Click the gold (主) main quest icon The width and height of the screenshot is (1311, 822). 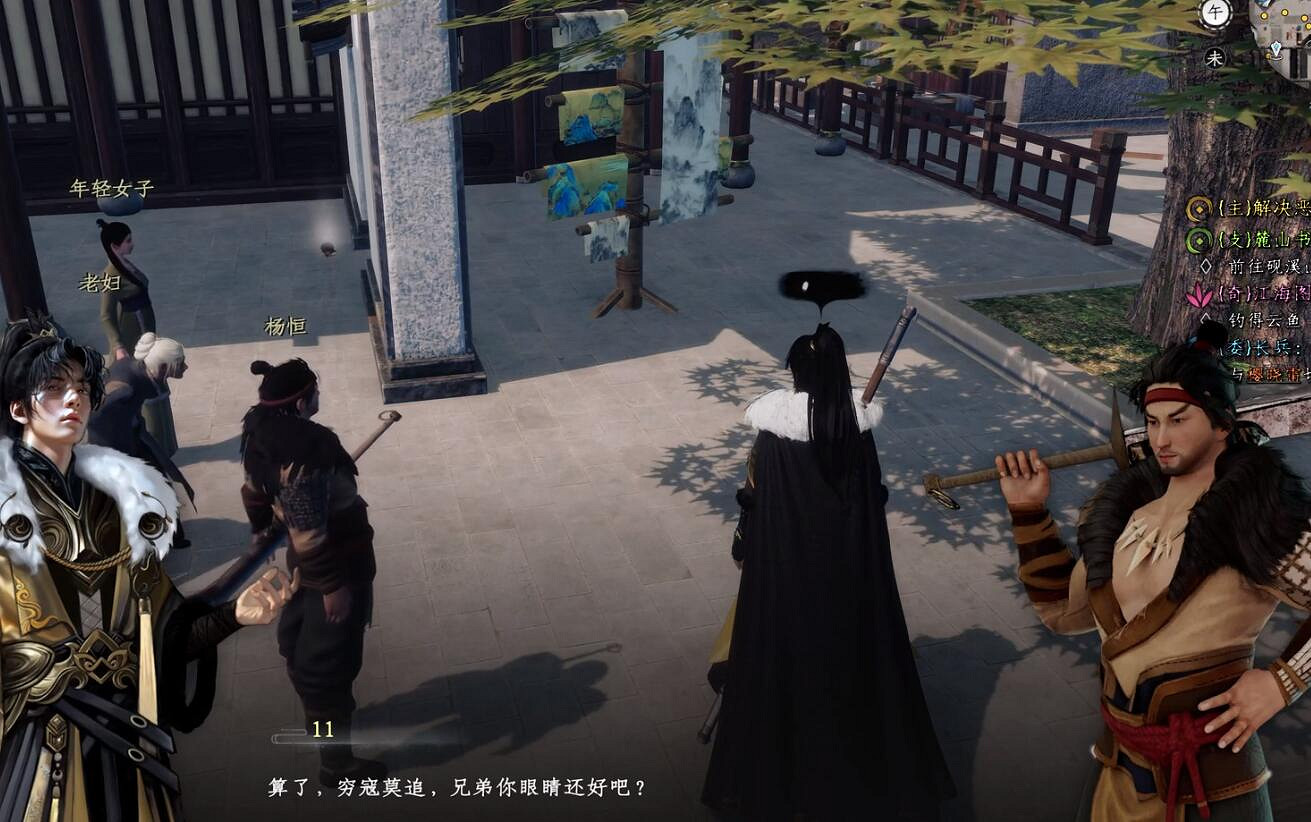[x=1197, y=210]
